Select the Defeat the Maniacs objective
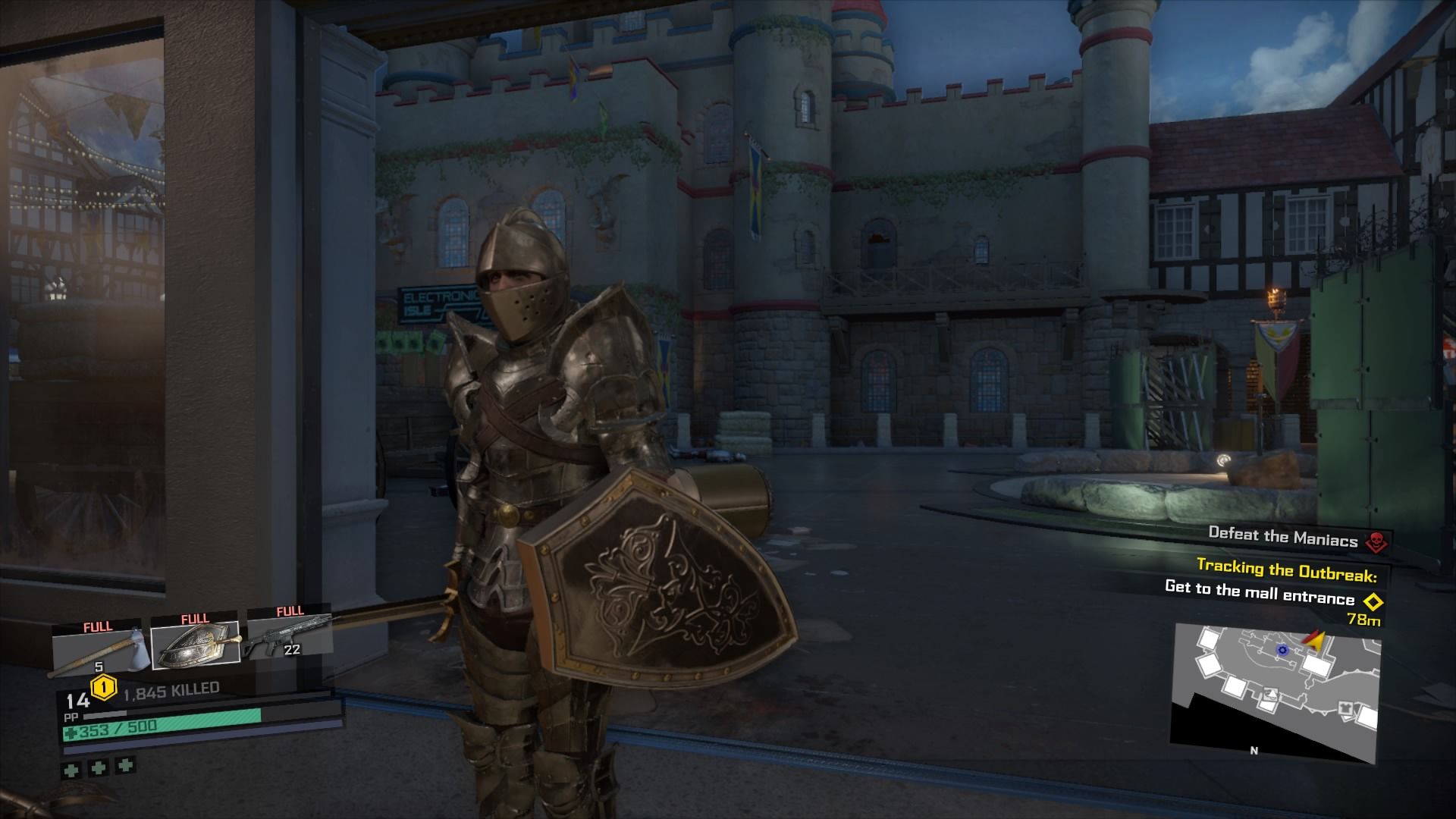This screenshot has height=819, width=1456. tap(1282, 537)
